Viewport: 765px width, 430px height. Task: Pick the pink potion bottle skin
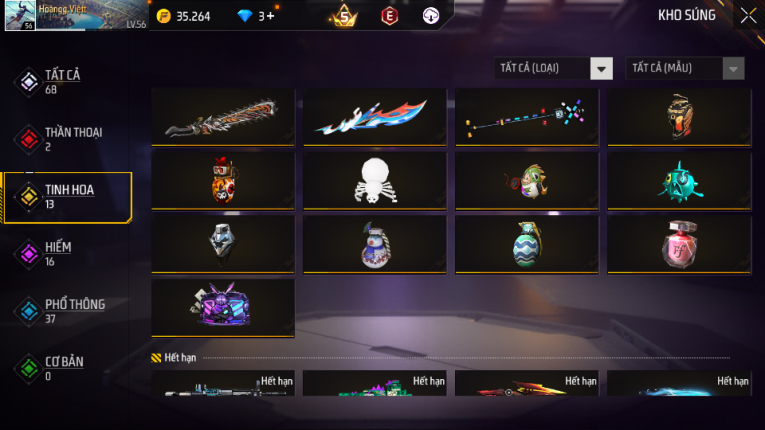679,244
